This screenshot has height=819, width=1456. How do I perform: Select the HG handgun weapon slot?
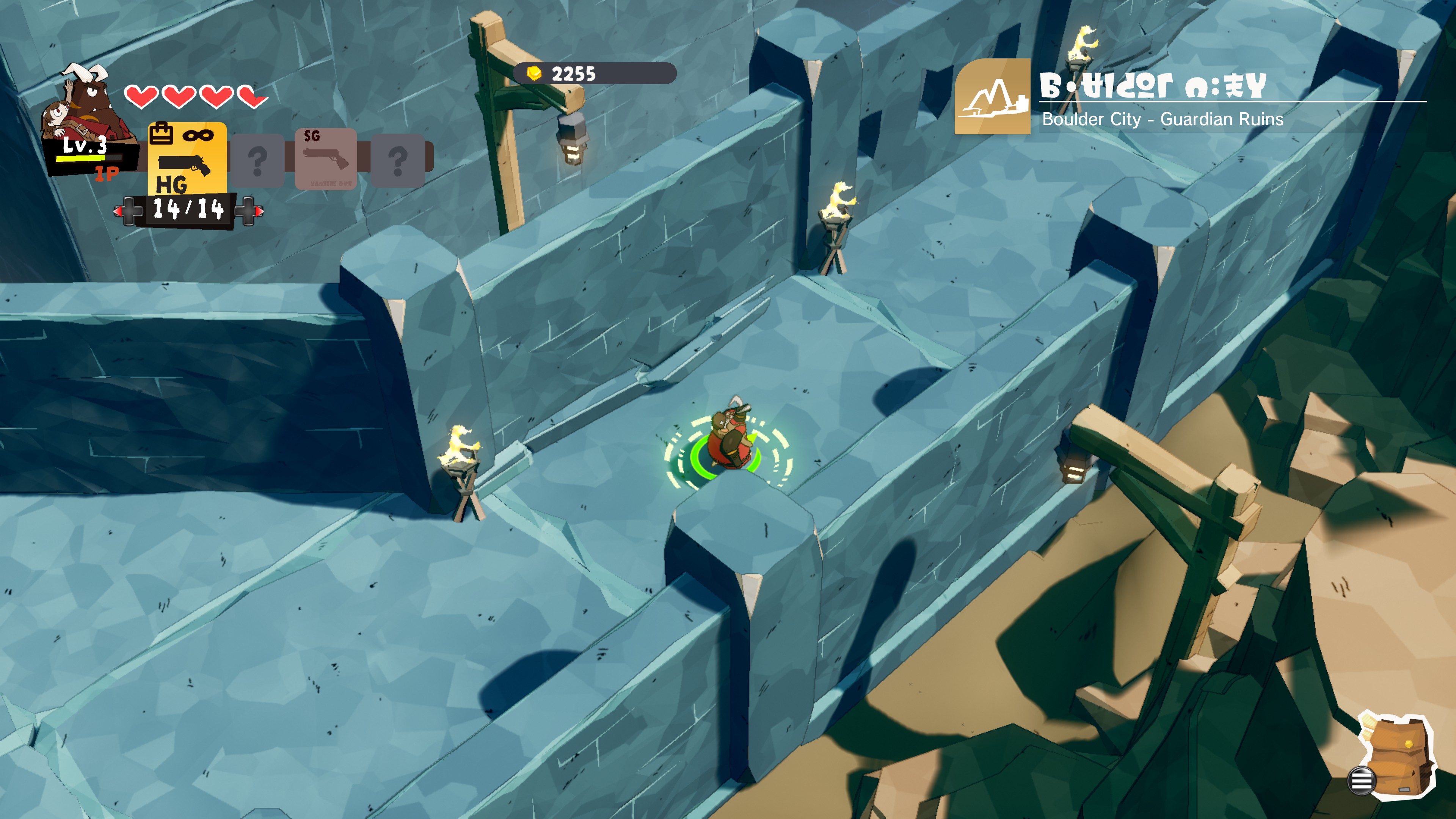tap(187, 160)
